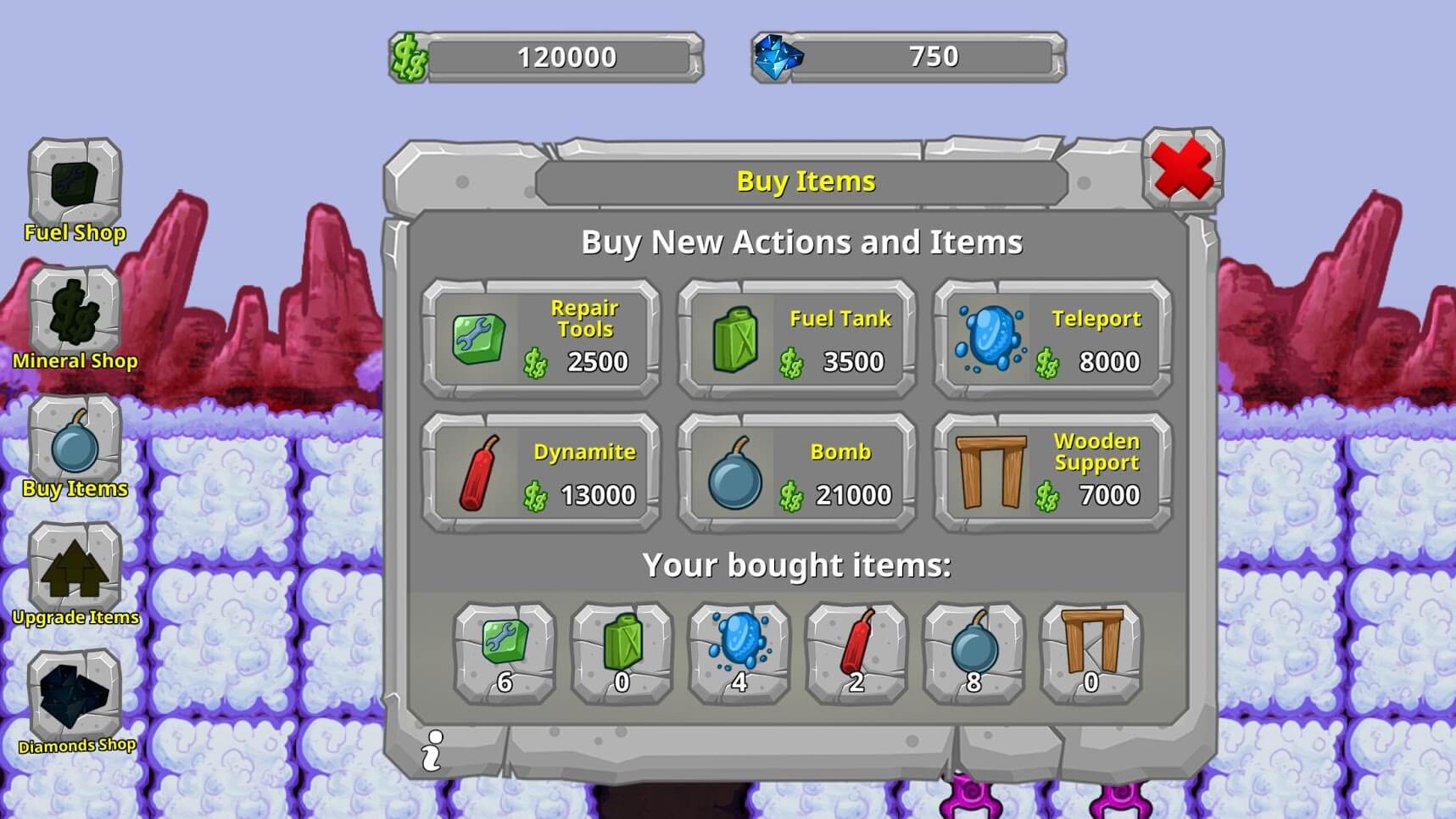Open the Fuel Shop
This screenshot has width=1456, height=819.
75,187
